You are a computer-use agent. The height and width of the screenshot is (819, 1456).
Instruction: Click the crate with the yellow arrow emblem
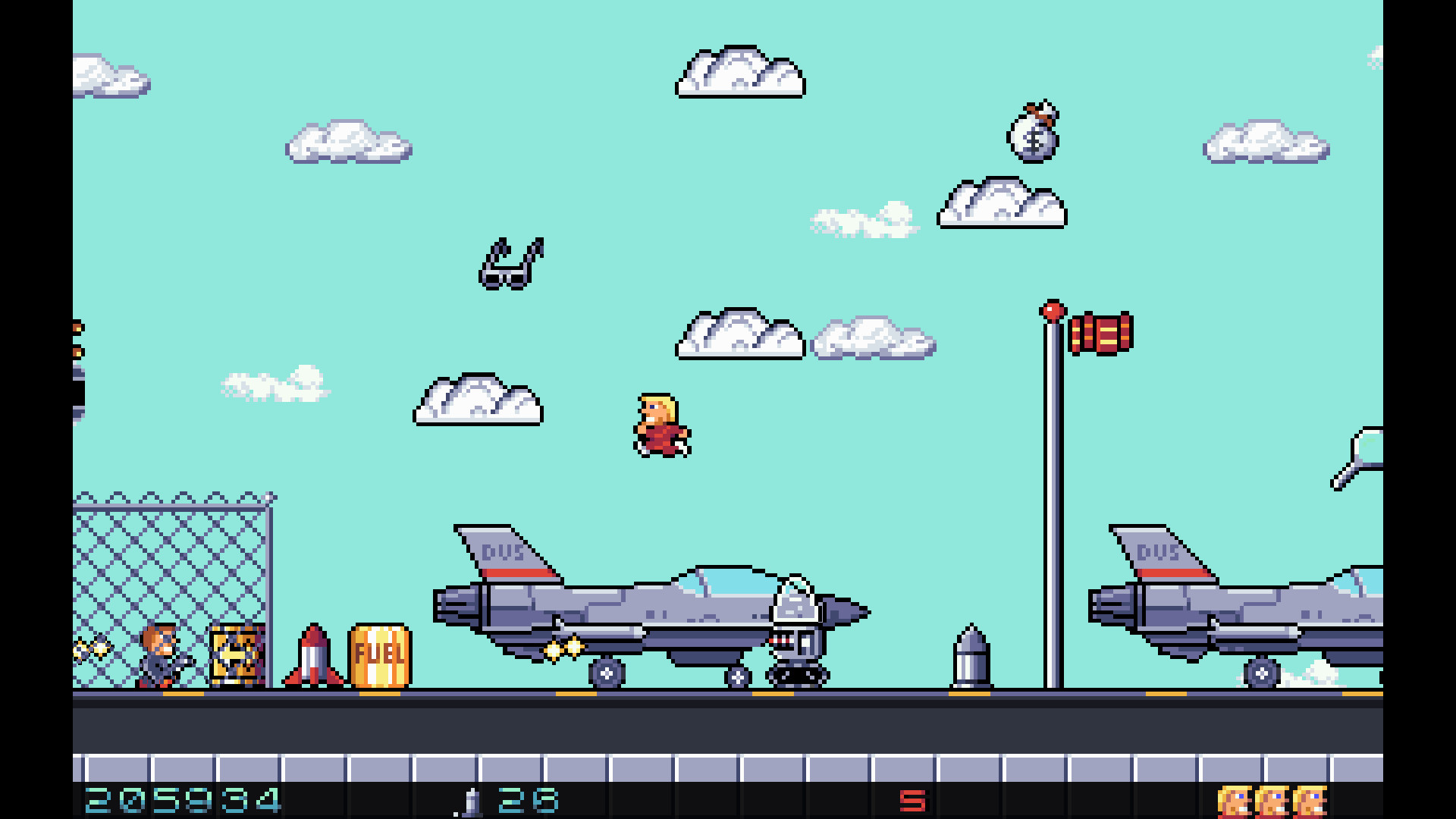pos(237,656)
